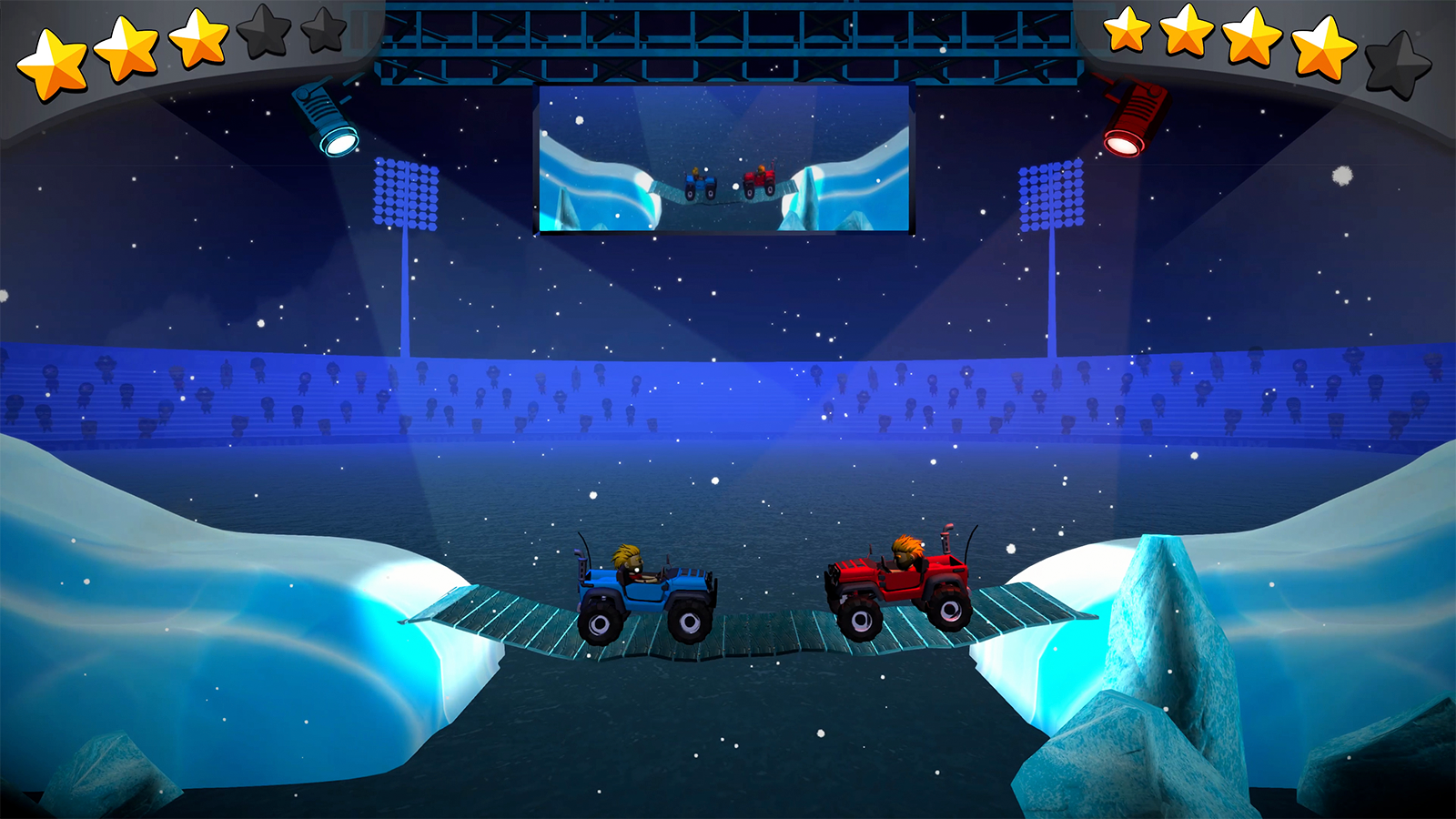The image size is (1456, 819).
Task: Click the first gold star on left
Action: (x=50, y=55)
